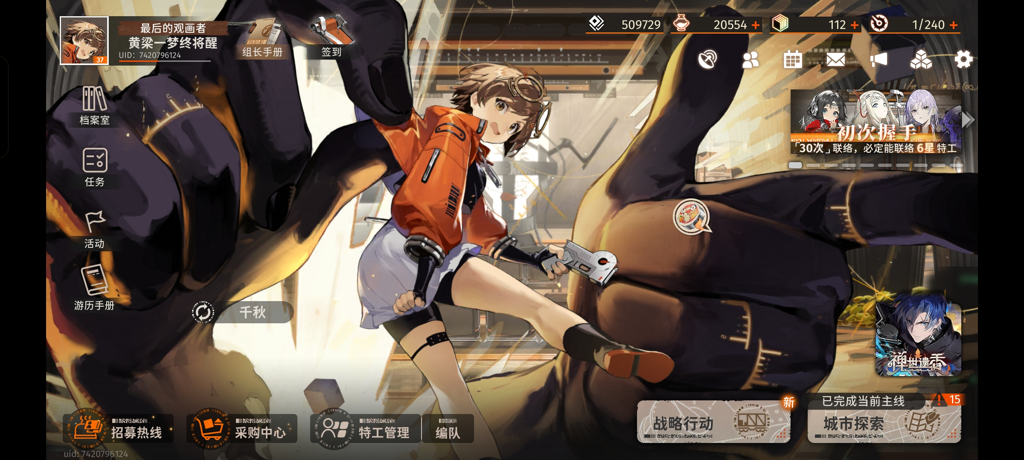Open the 任务 missions menu
Image resolution: width=1024 pixels, height=460 pixels.
pos(95,167)
